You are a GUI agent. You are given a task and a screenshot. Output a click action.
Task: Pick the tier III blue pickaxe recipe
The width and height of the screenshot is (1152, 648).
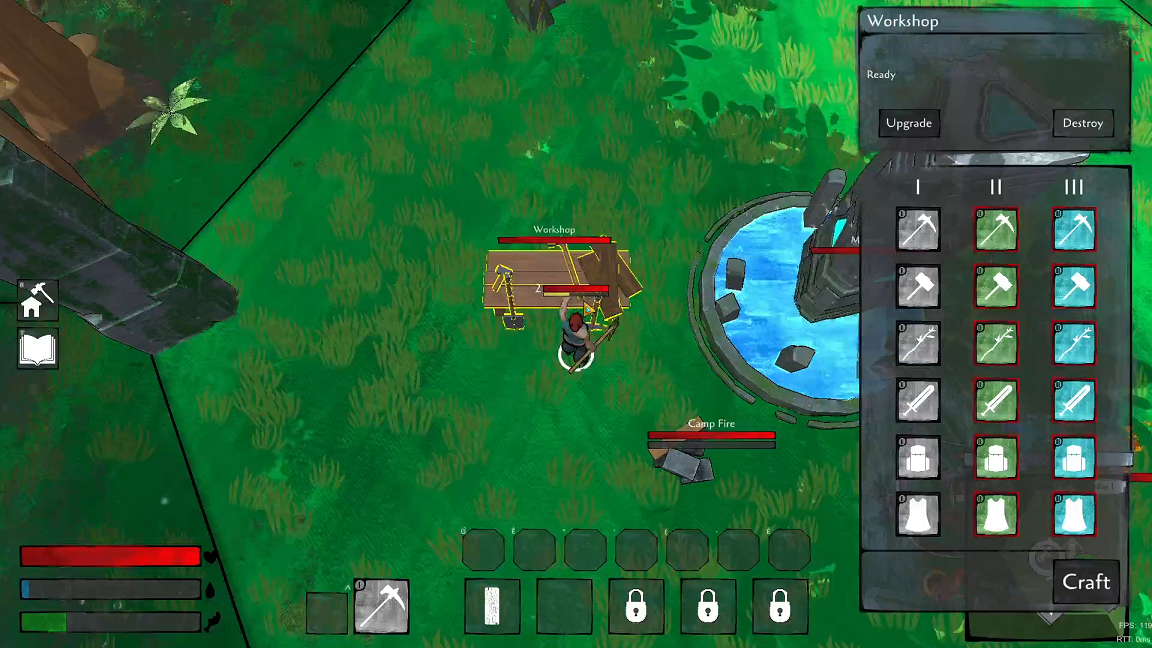[x=1074, y=229]
